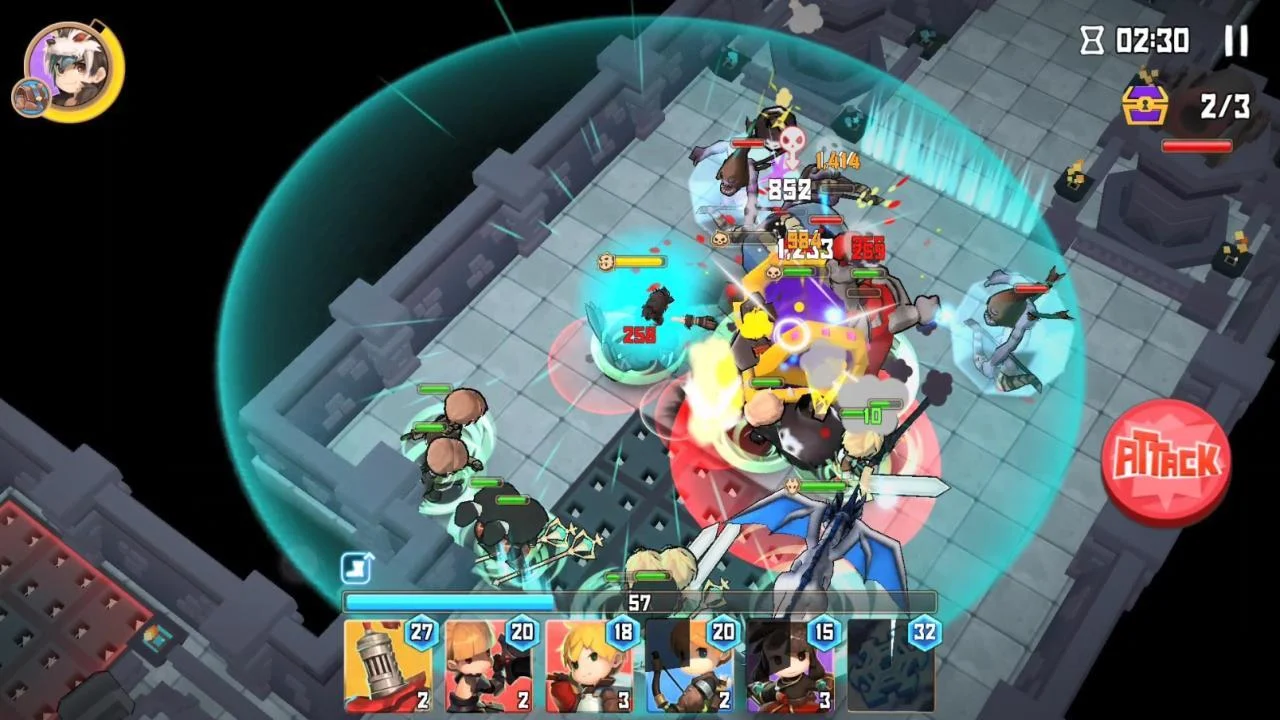The height and width of the screenshot is (720, 1280).
Task: Select the blonde swordsman card costing 18
Action: [590, 665]
